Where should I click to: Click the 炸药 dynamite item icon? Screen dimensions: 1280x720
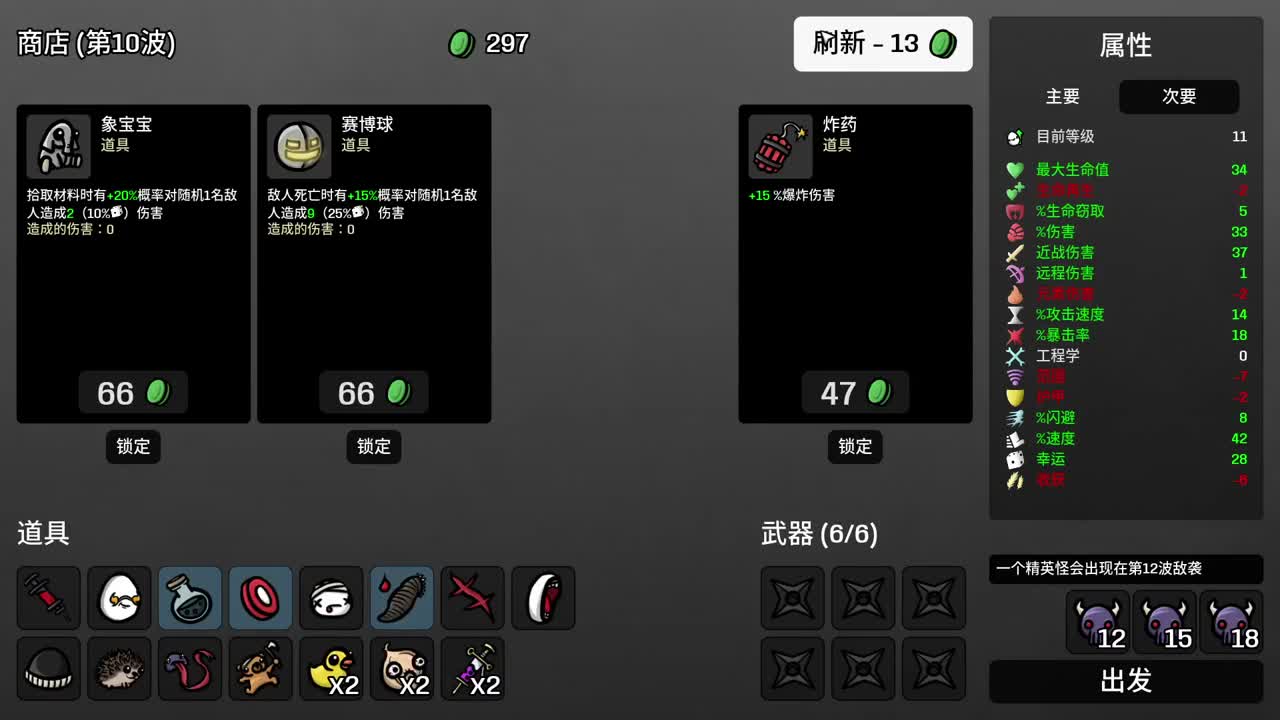click(779, 145)
